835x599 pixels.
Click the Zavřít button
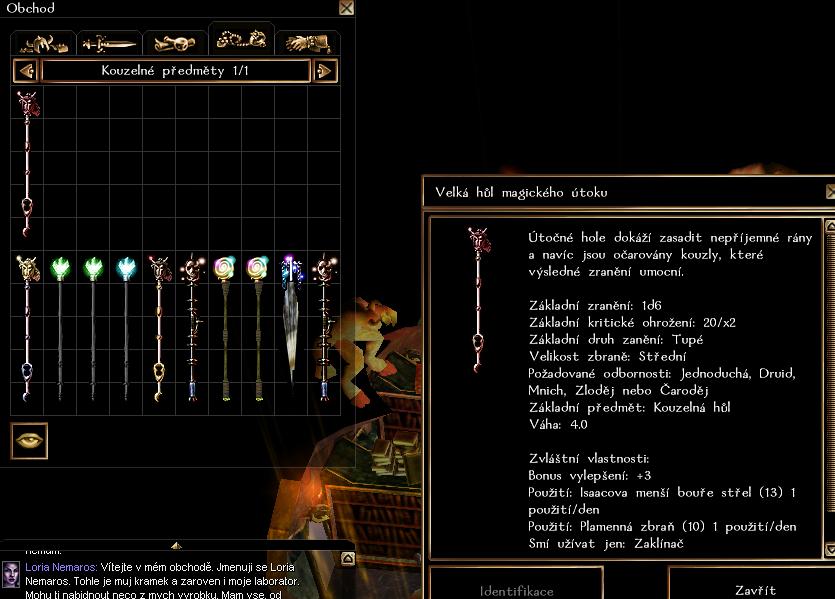click(x=753, y=589)
